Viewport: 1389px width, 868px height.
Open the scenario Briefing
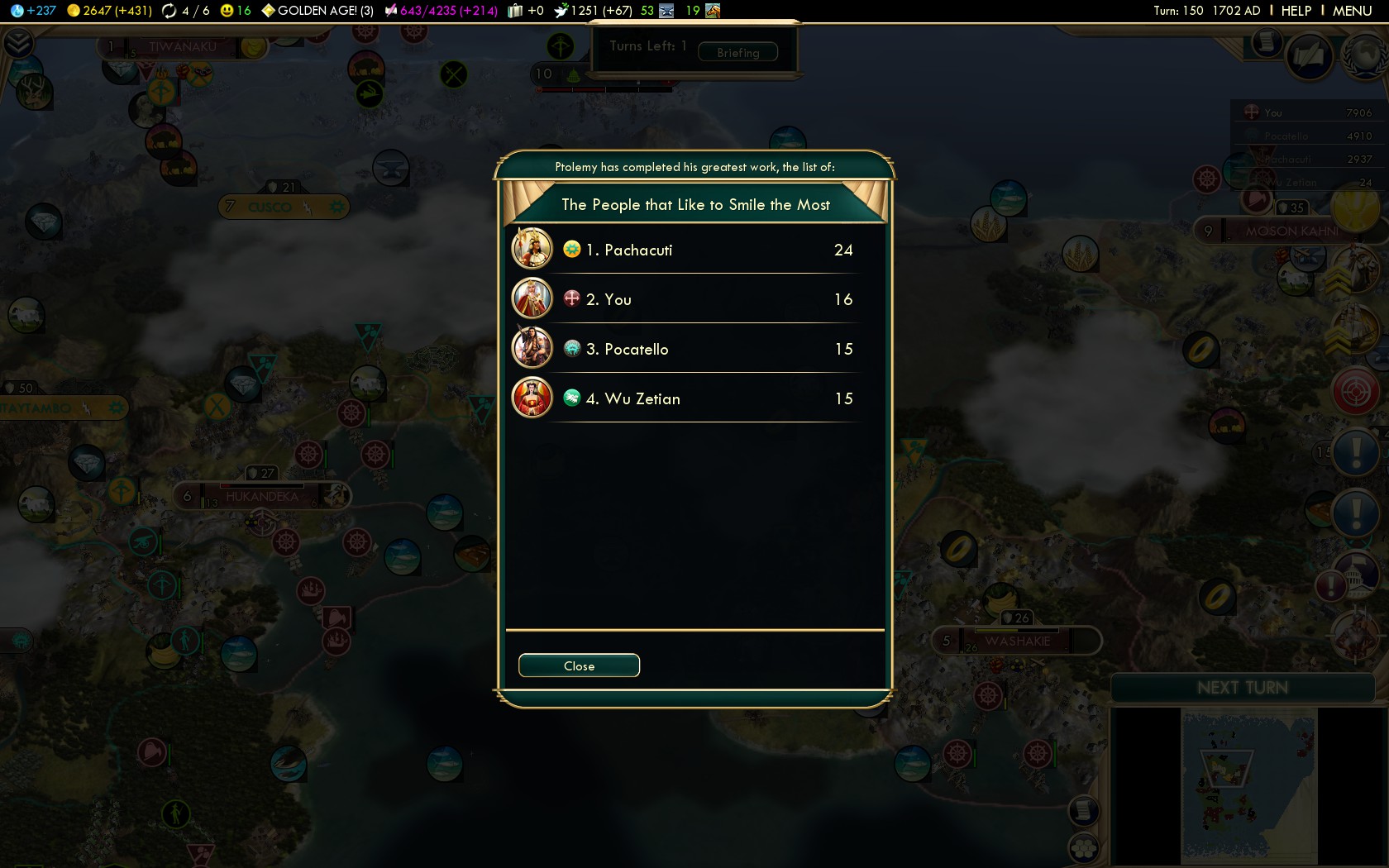coord(737,52)
